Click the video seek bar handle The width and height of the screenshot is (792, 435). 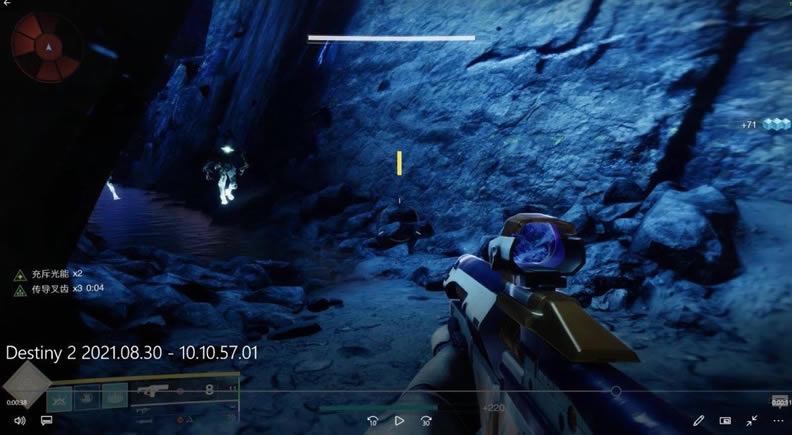(616, 391)
